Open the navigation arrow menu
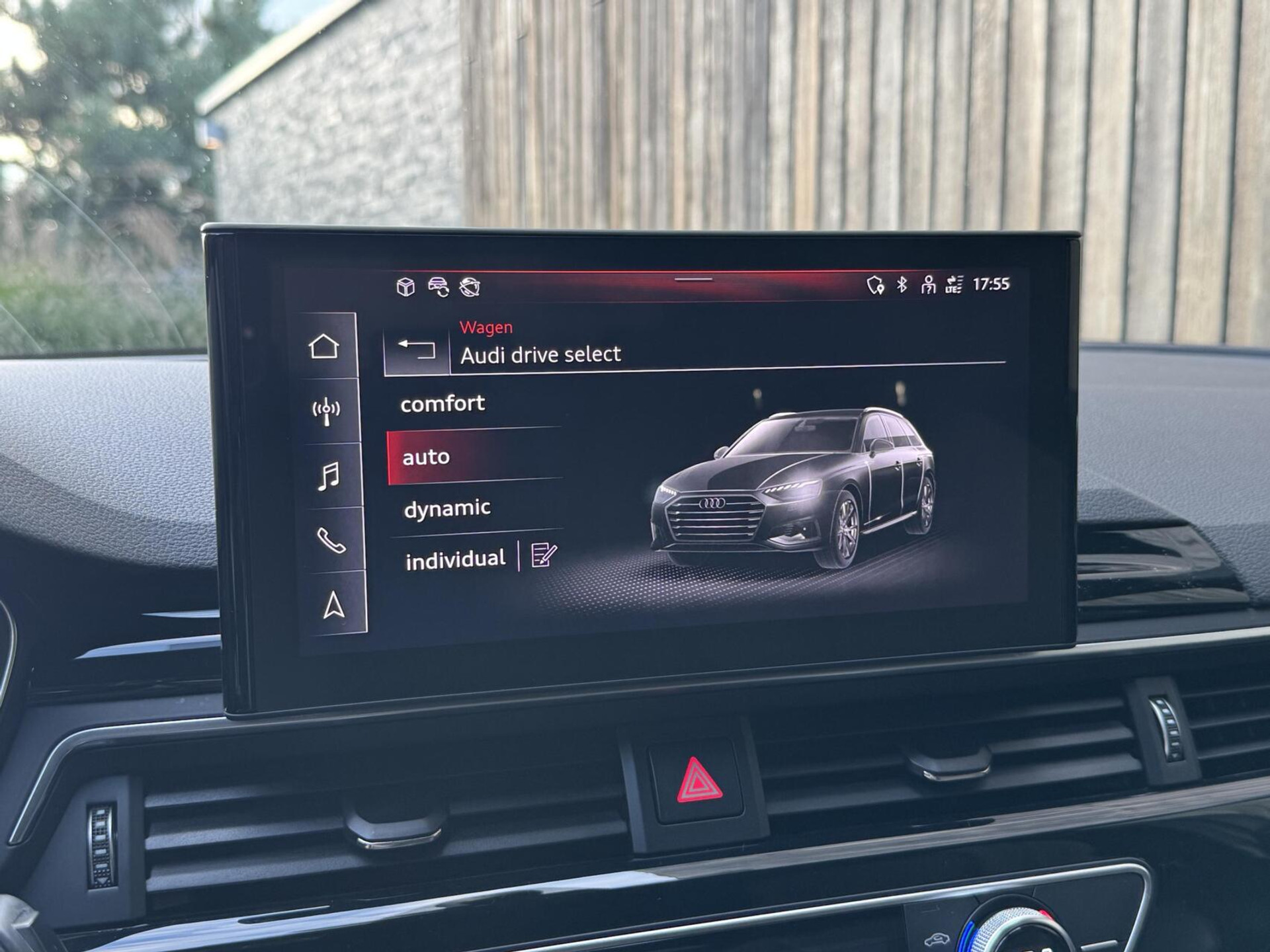 click(333, 605)
